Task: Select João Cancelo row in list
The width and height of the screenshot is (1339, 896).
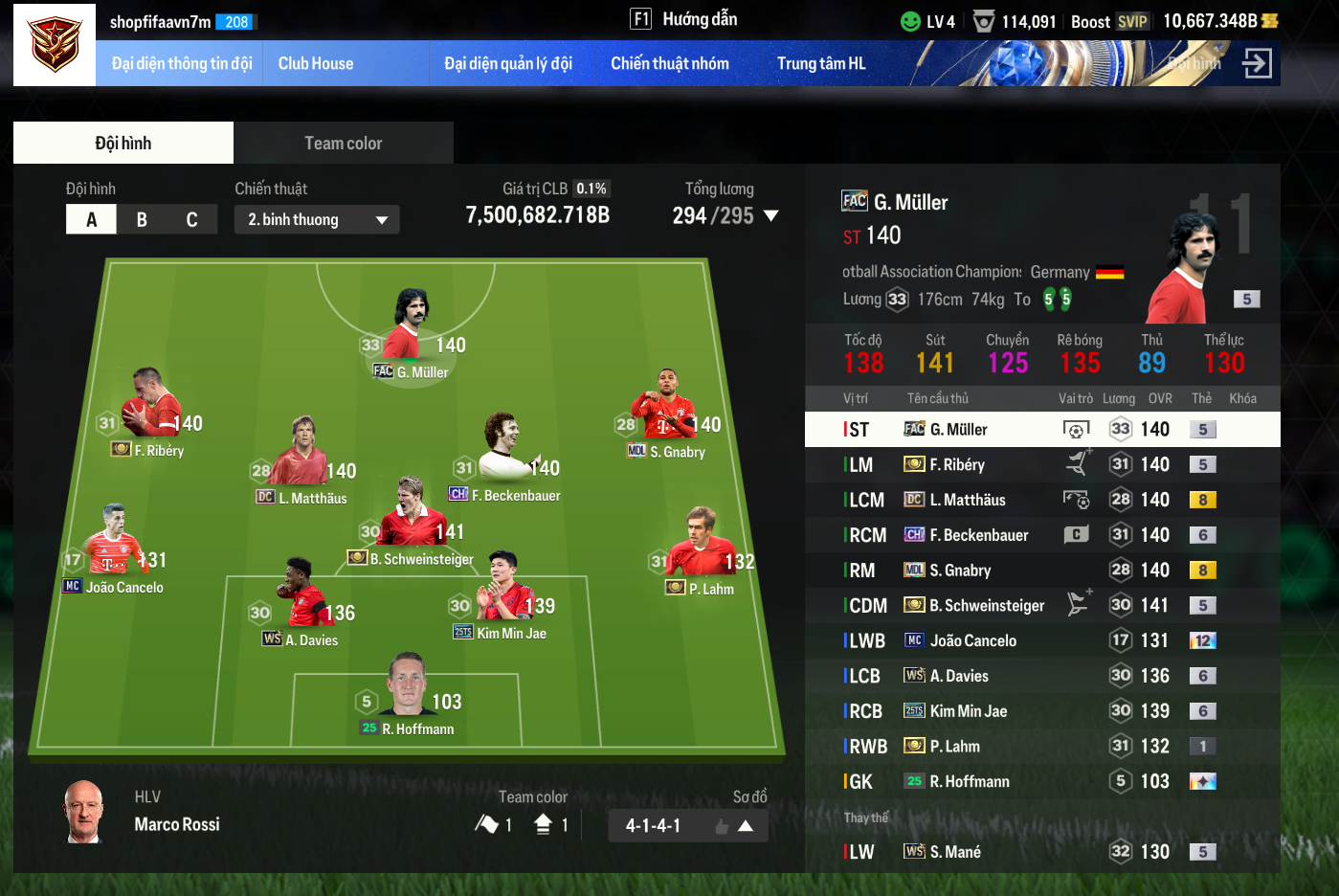Action: (x=1042, y=640)
